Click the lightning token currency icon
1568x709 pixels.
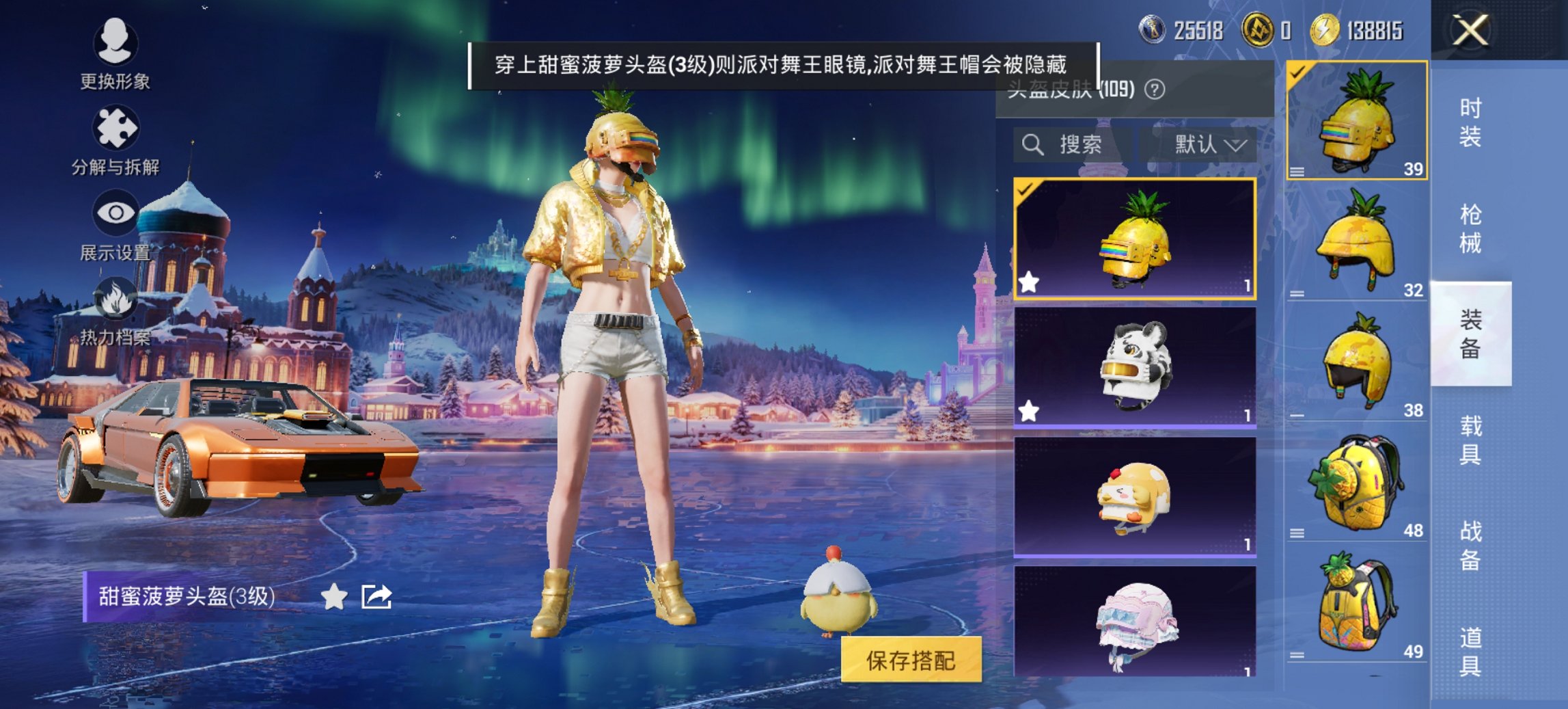click(1324, 29)
